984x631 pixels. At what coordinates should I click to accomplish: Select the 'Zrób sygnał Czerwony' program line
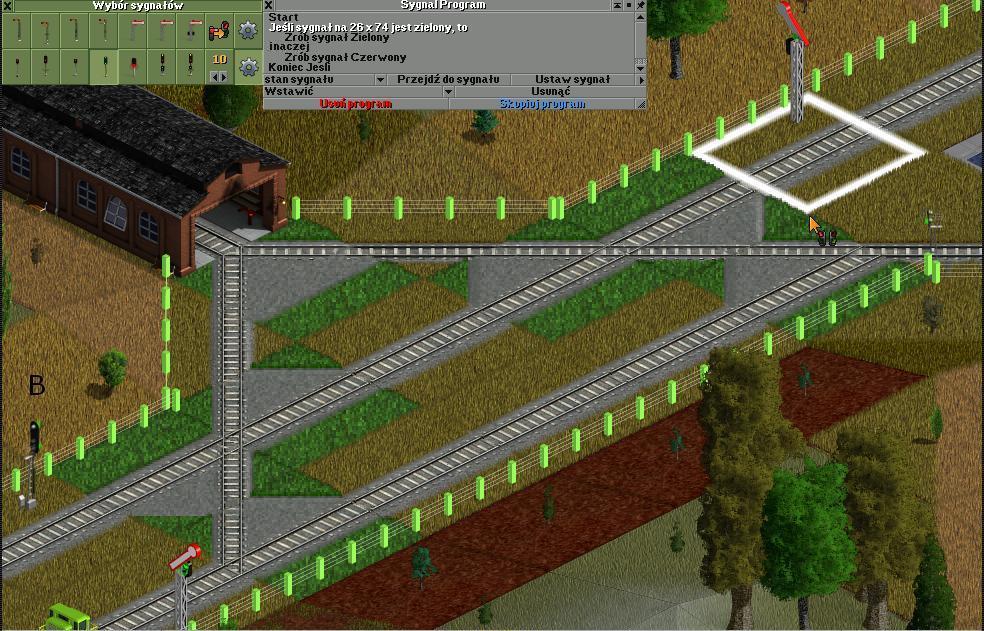[x=345, y=57]
